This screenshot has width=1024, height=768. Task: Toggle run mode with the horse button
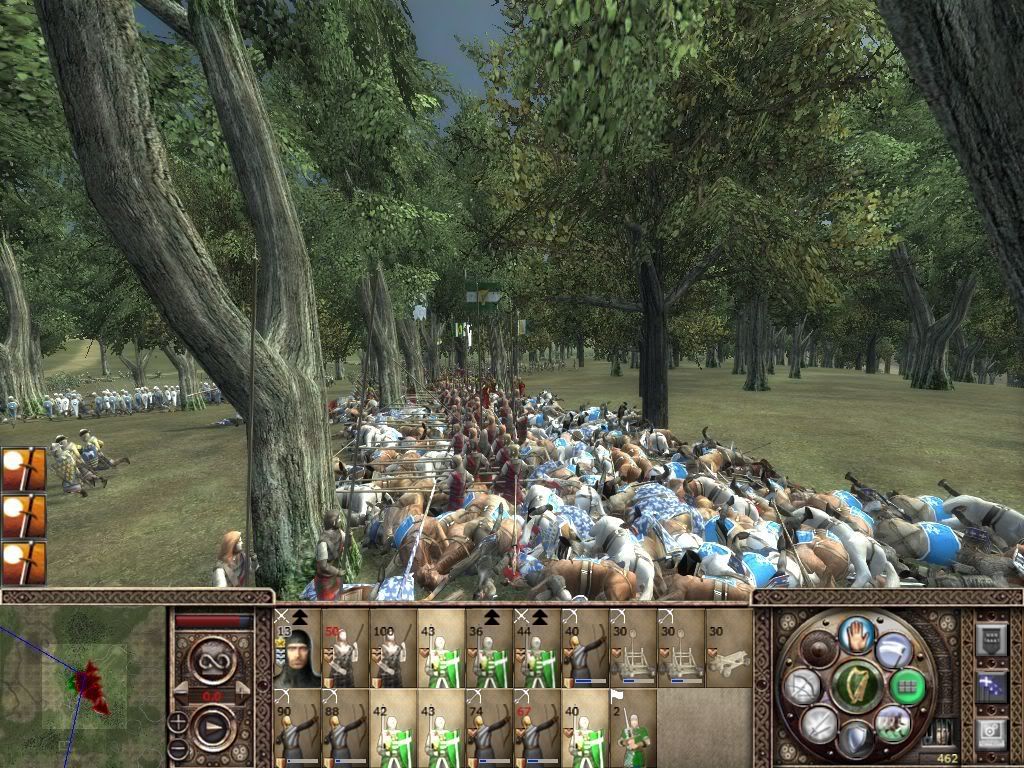pyautogui.click(x=893, y=722)
